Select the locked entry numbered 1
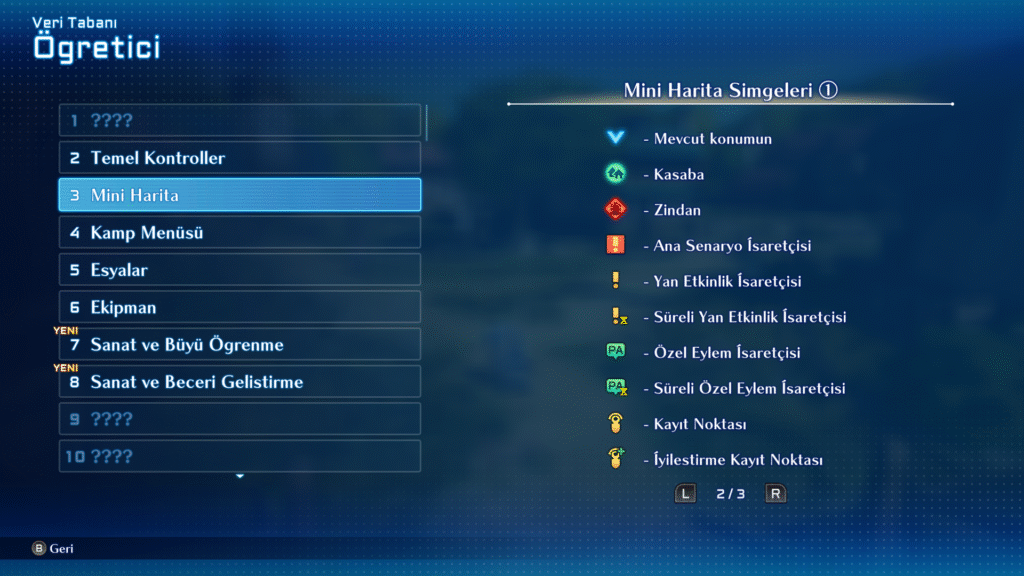The height and width of the screenshot is (576, 1024). pyautogui.click(x=240, y=121)
